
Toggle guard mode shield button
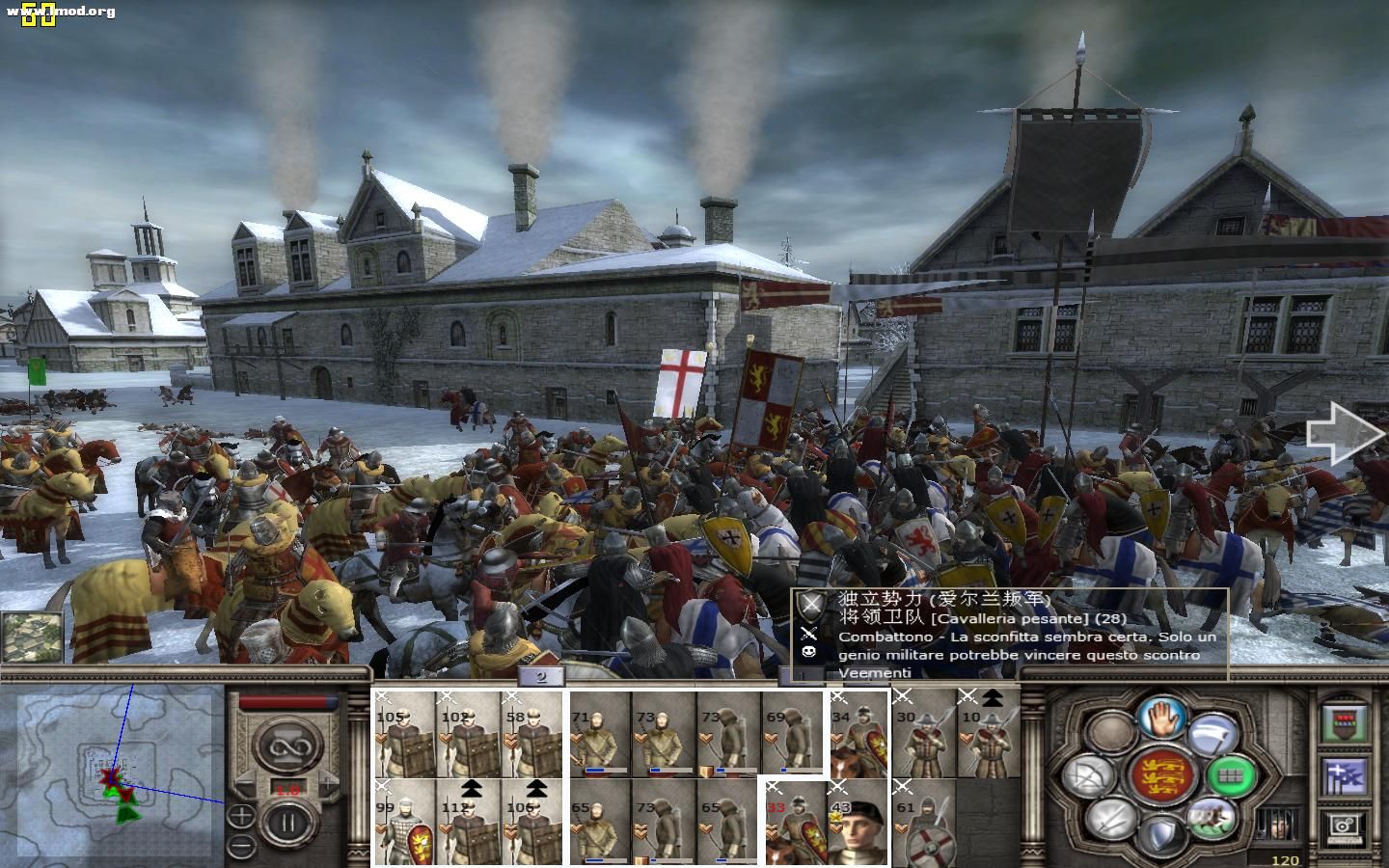click(x=1161, y=835)
